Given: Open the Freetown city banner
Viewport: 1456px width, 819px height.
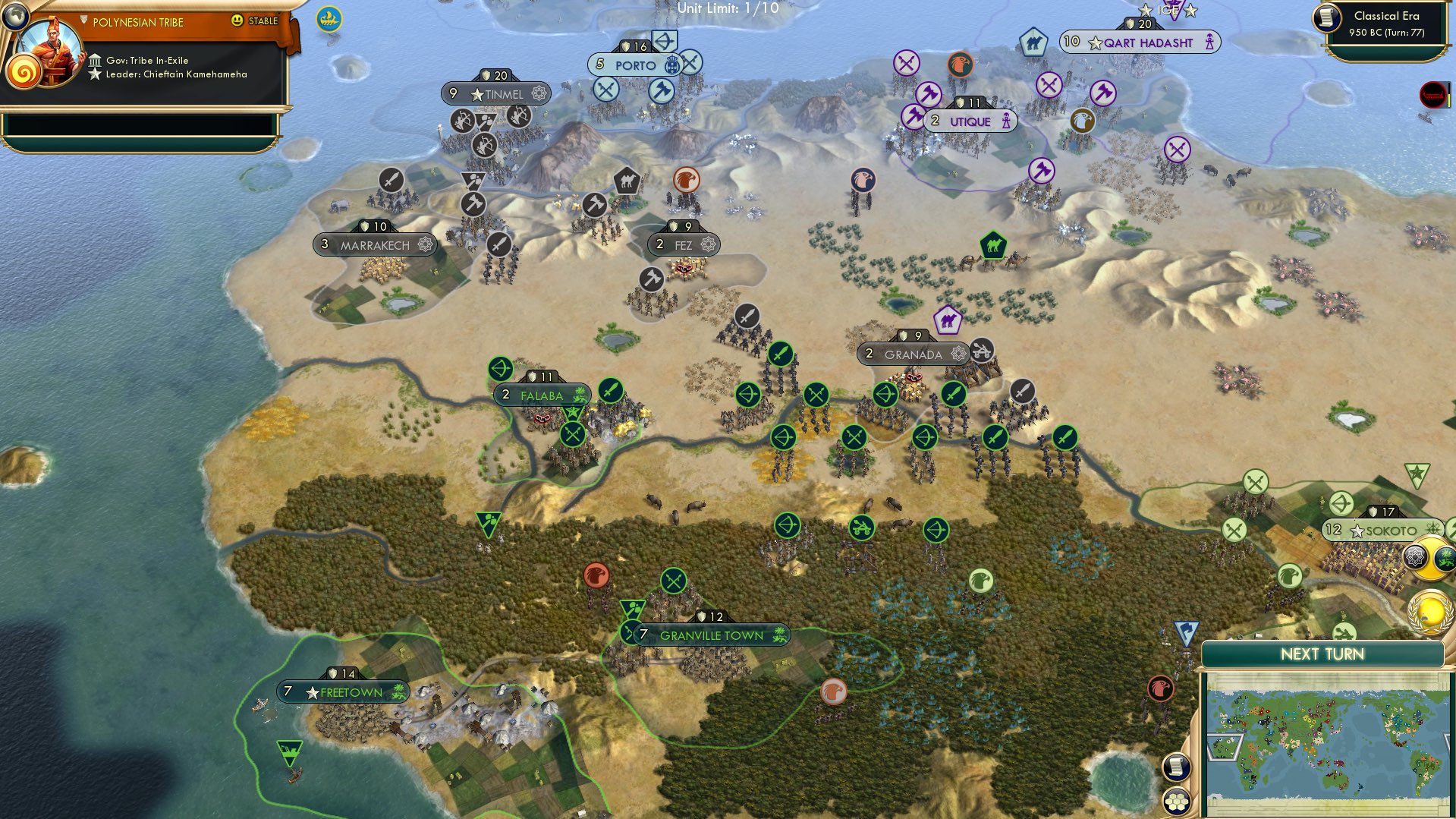Looking at the screenshot, I should coord(341,691).
